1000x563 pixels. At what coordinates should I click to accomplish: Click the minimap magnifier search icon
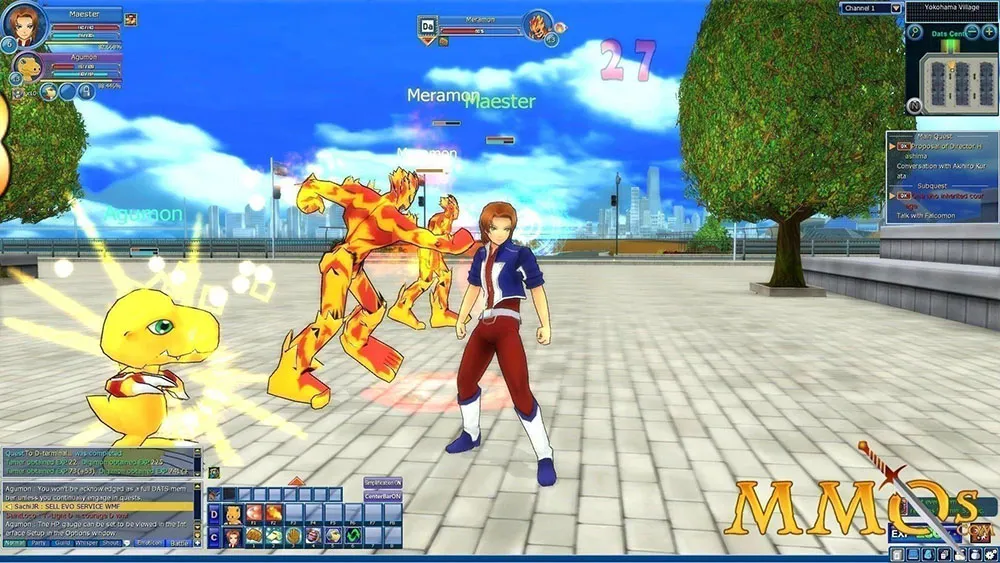click(914, 32)
